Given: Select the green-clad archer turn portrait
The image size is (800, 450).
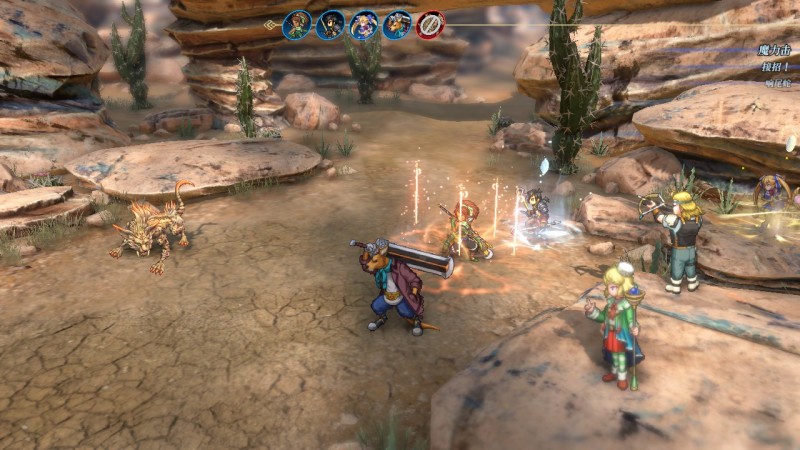Looking at the screenshot, I should [x=297, y=25].
